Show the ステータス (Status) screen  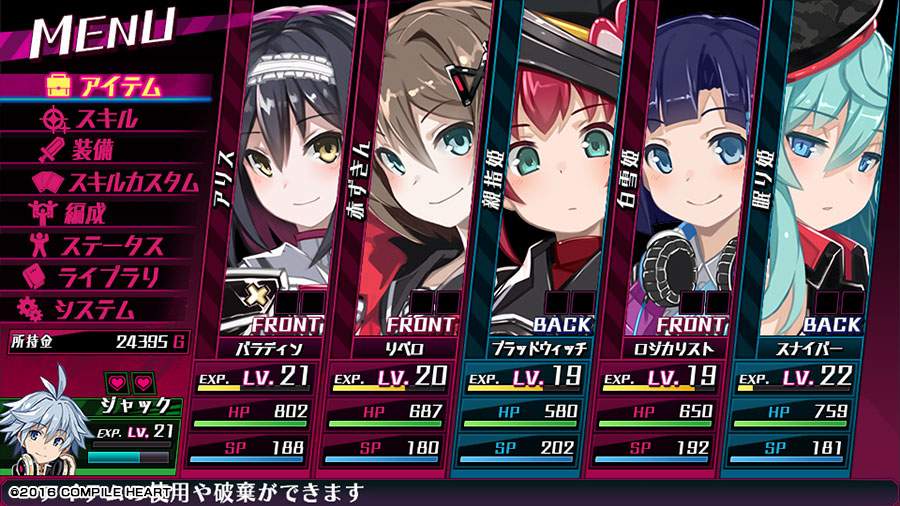click(108, 244)
